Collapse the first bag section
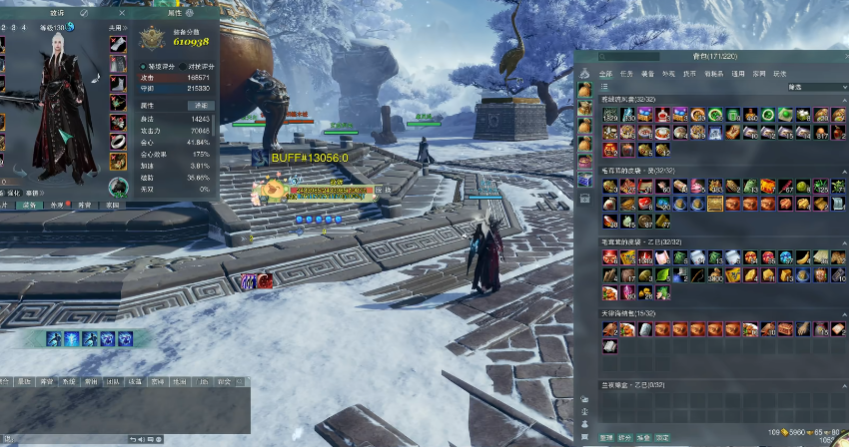Viewport: 849px width, 447px height. pos(843,101)
